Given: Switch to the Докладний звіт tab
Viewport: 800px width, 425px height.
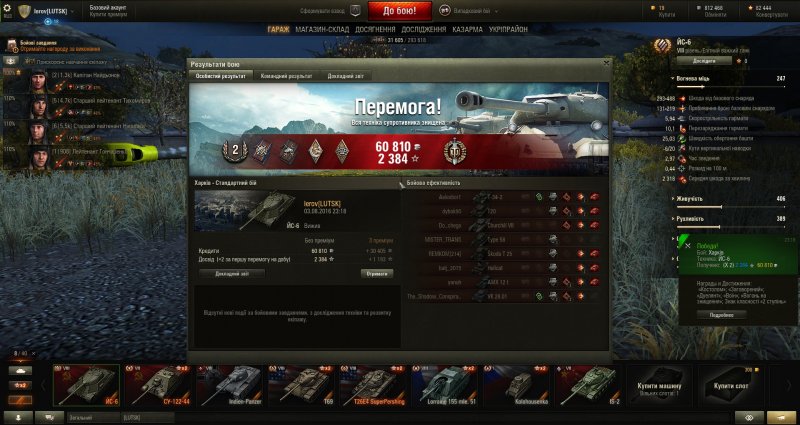Looking at the screenshot, I should click(345, 75).
